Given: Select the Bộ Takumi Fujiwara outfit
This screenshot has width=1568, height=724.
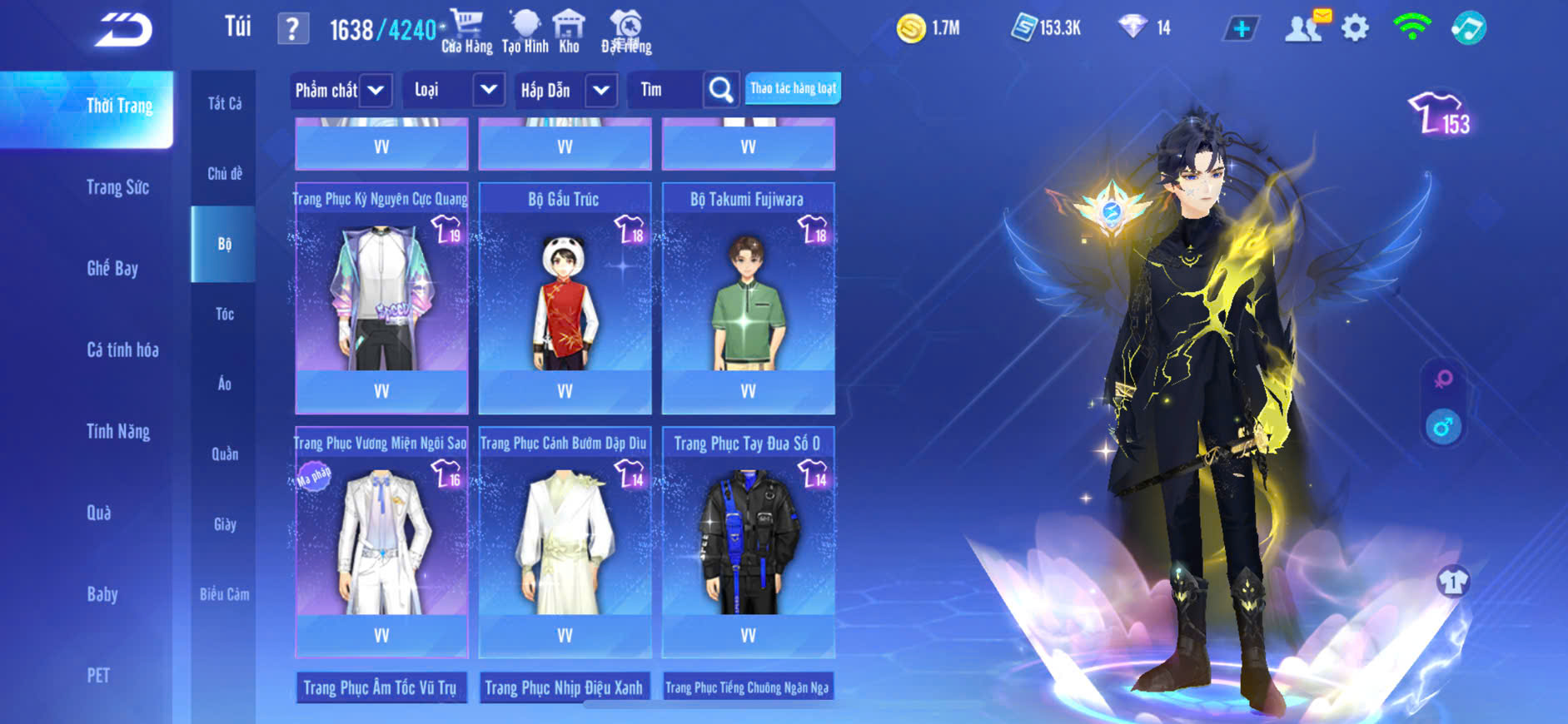Looking at the screenshot, I should [x=748, y=295].
